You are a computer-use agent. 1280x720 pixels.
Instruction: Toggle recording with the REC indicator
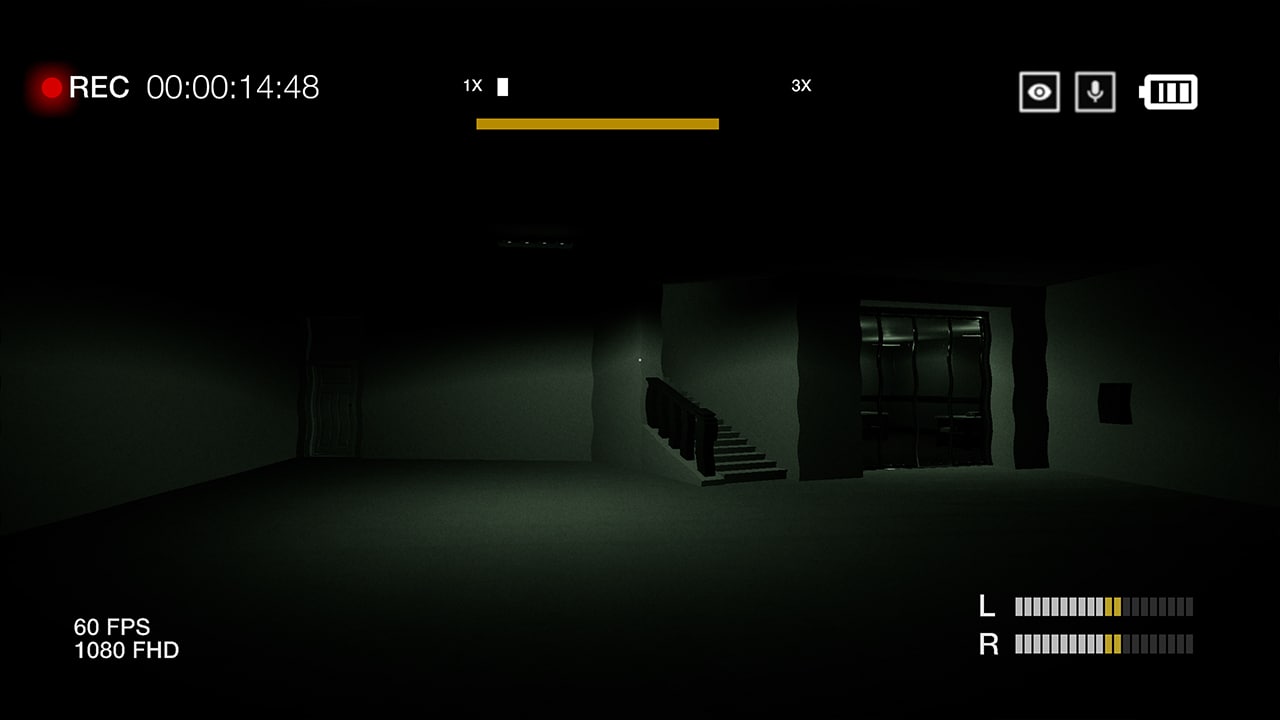(49, 88)
